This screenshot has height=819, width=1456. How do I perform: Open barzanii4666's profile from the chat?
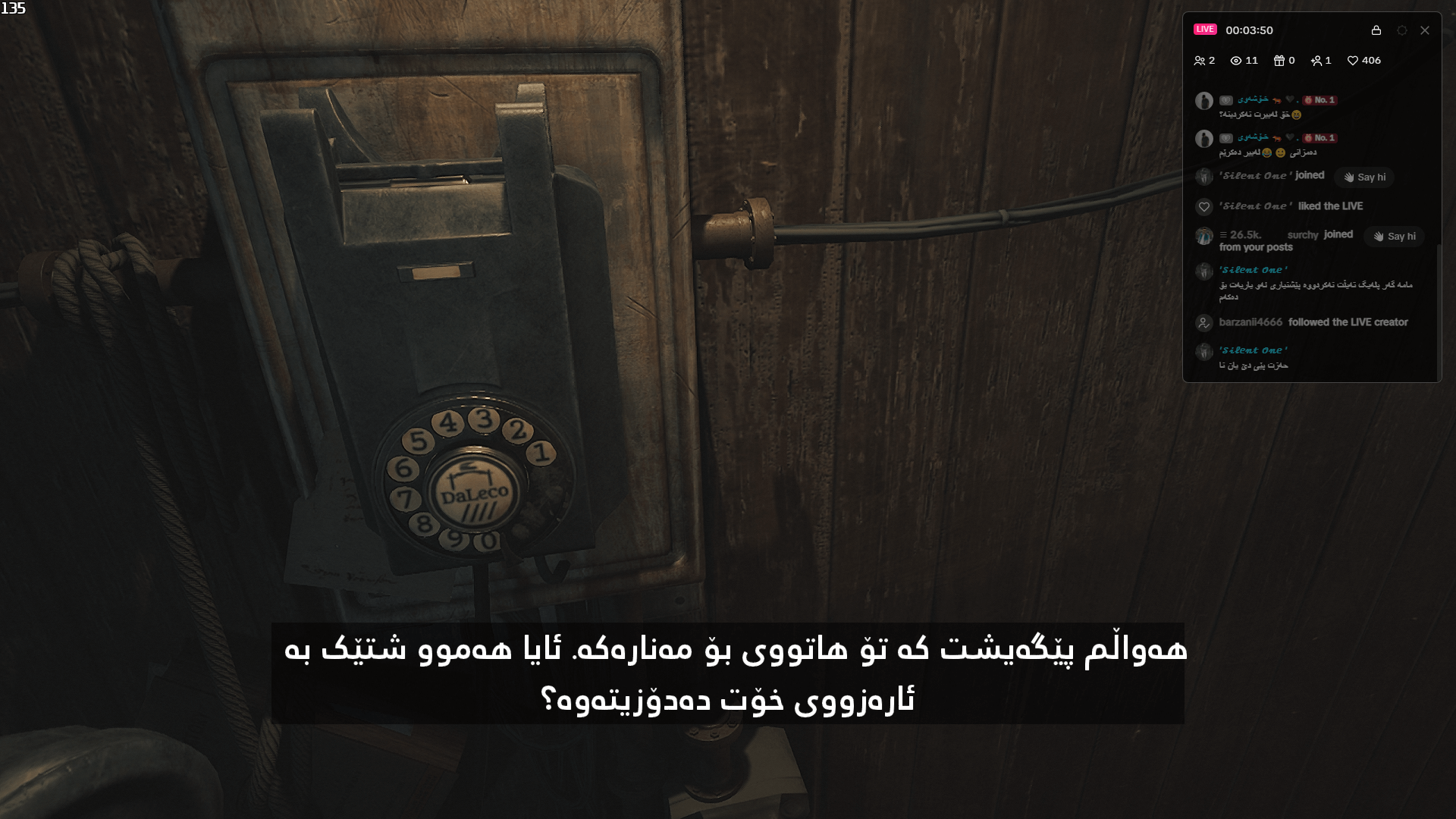tap(1251, 322)
